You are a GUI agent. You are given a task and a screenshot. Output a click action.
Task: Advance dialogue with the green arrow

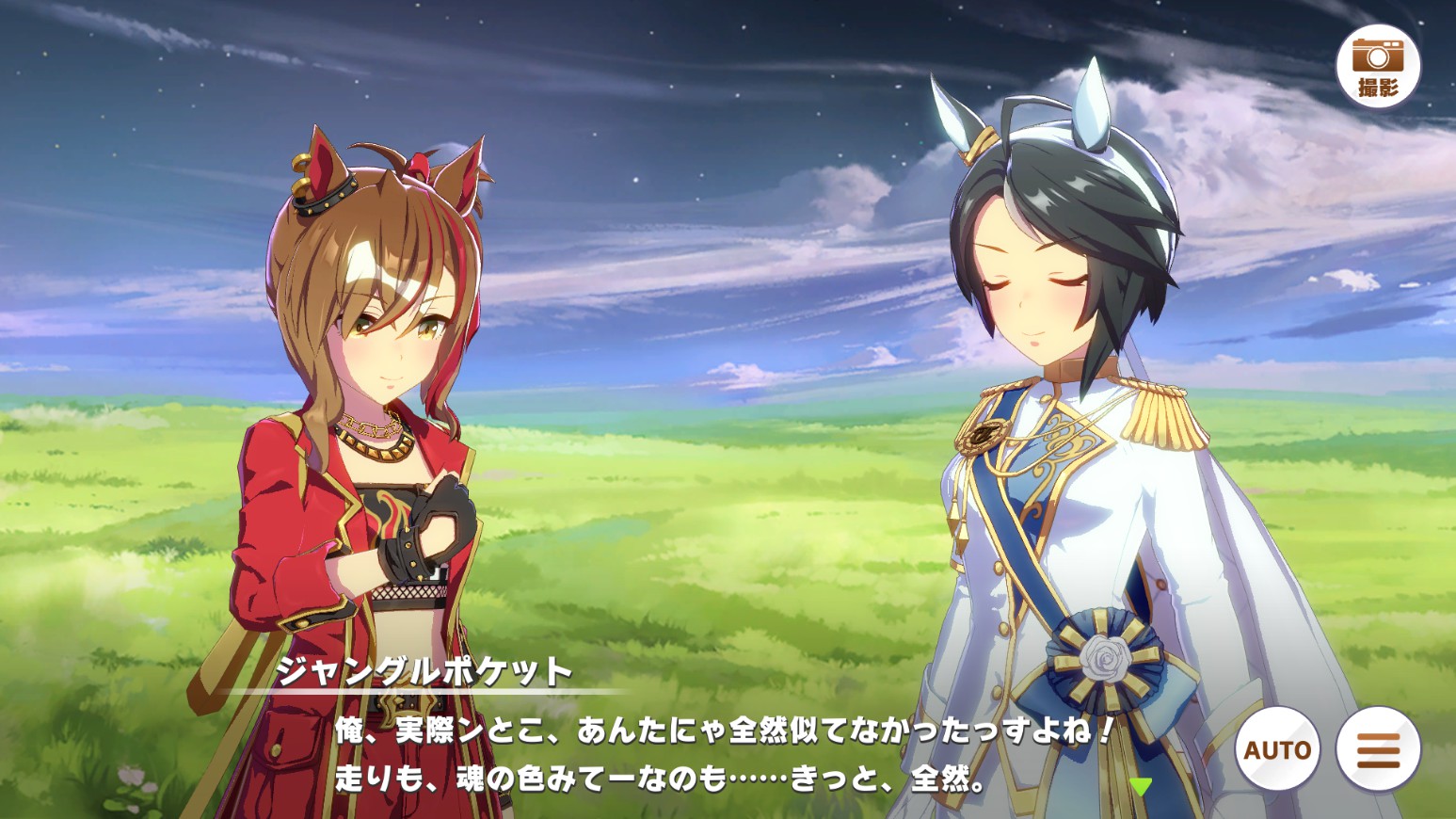coord(1141,786)
